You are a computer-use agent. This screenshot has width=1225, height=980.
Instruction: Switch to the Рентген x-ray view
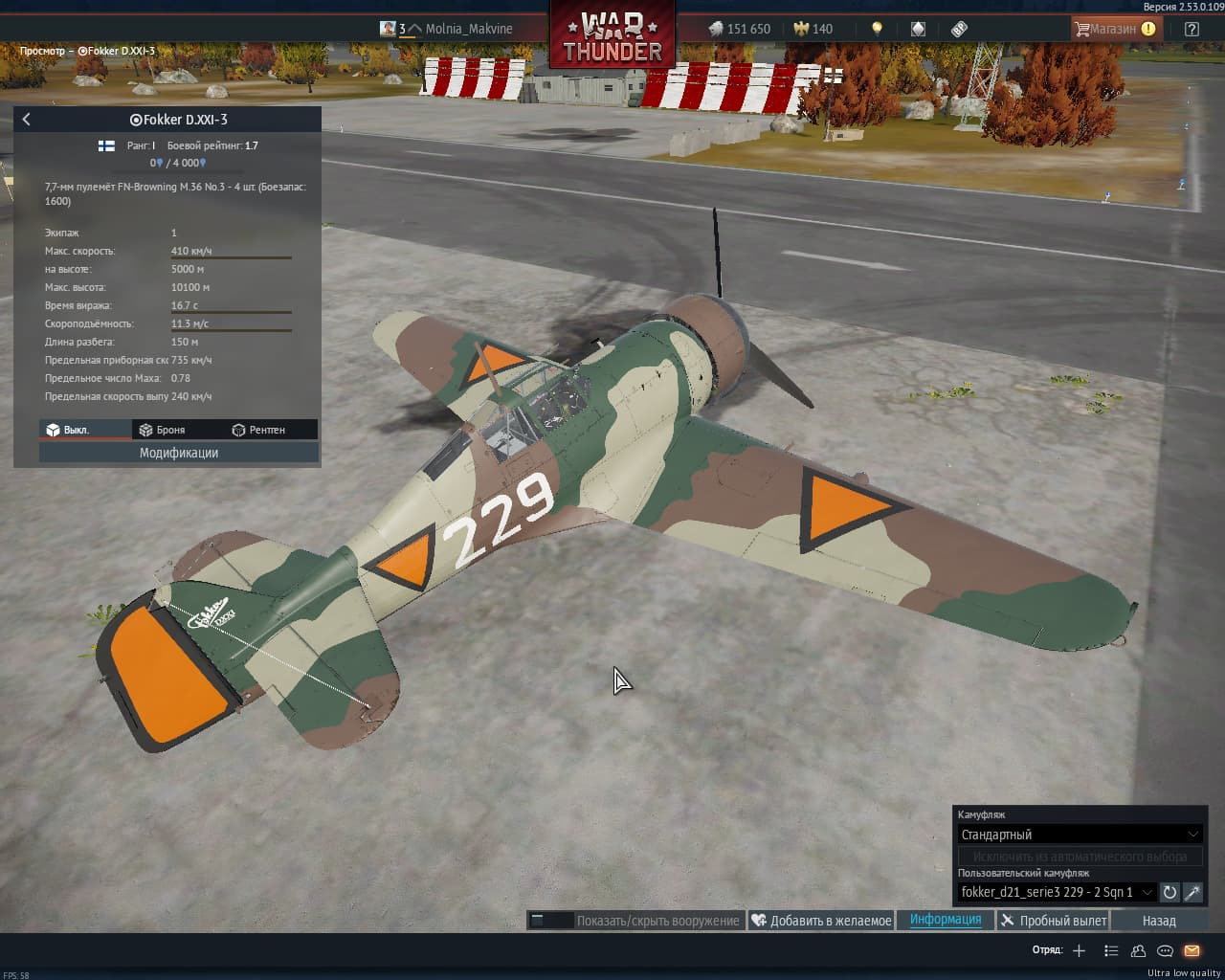tap(258, 430)
